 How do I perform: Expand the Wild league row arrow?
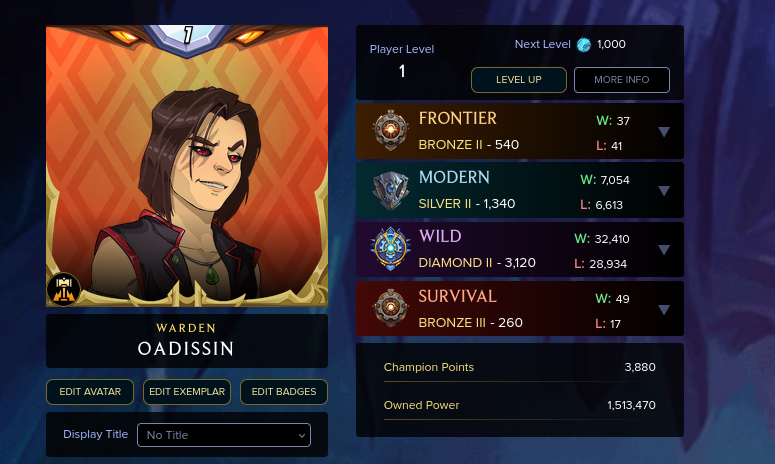click(663, 251)
